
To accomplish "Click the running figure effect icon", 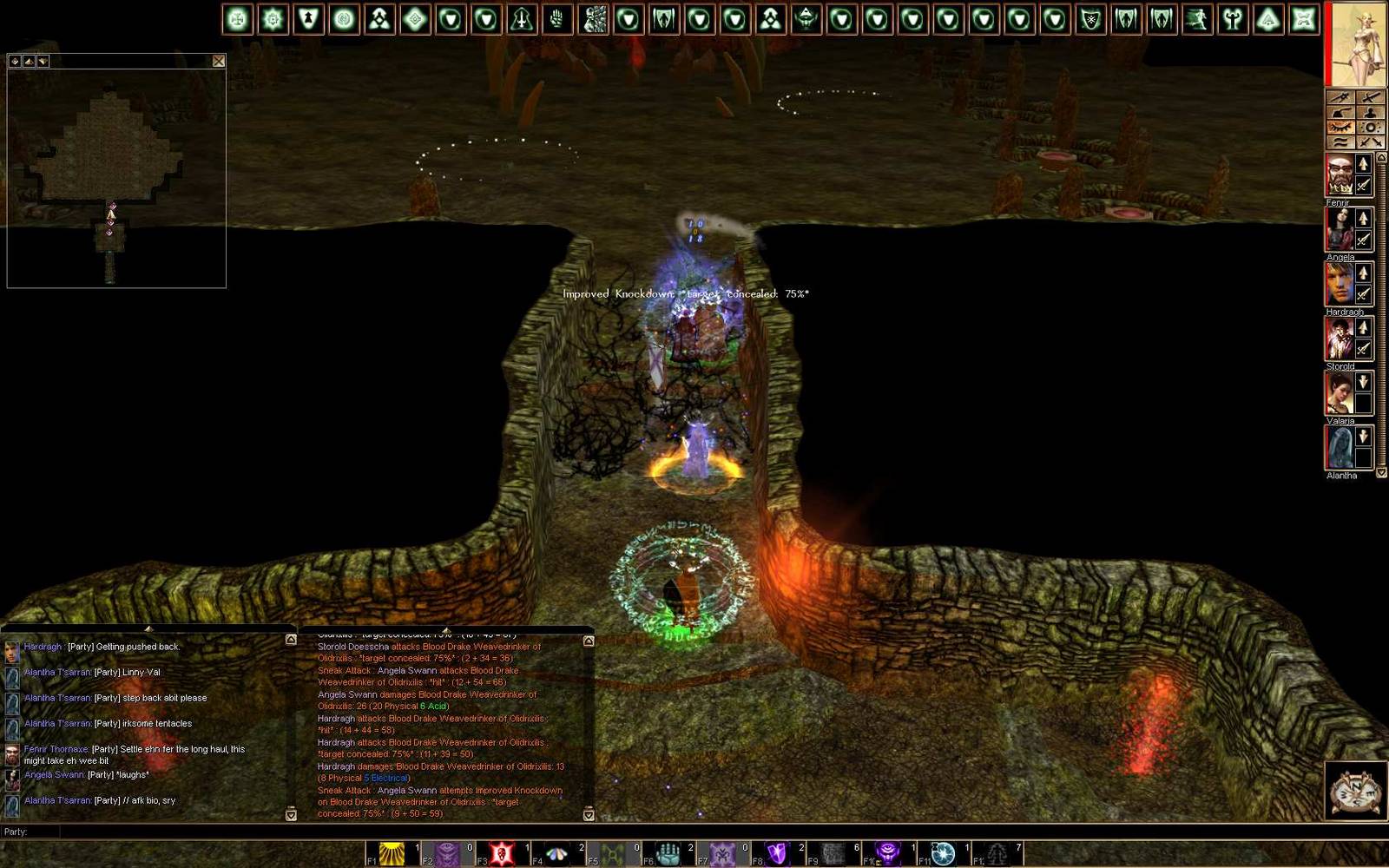I will tap(1197, 19).
